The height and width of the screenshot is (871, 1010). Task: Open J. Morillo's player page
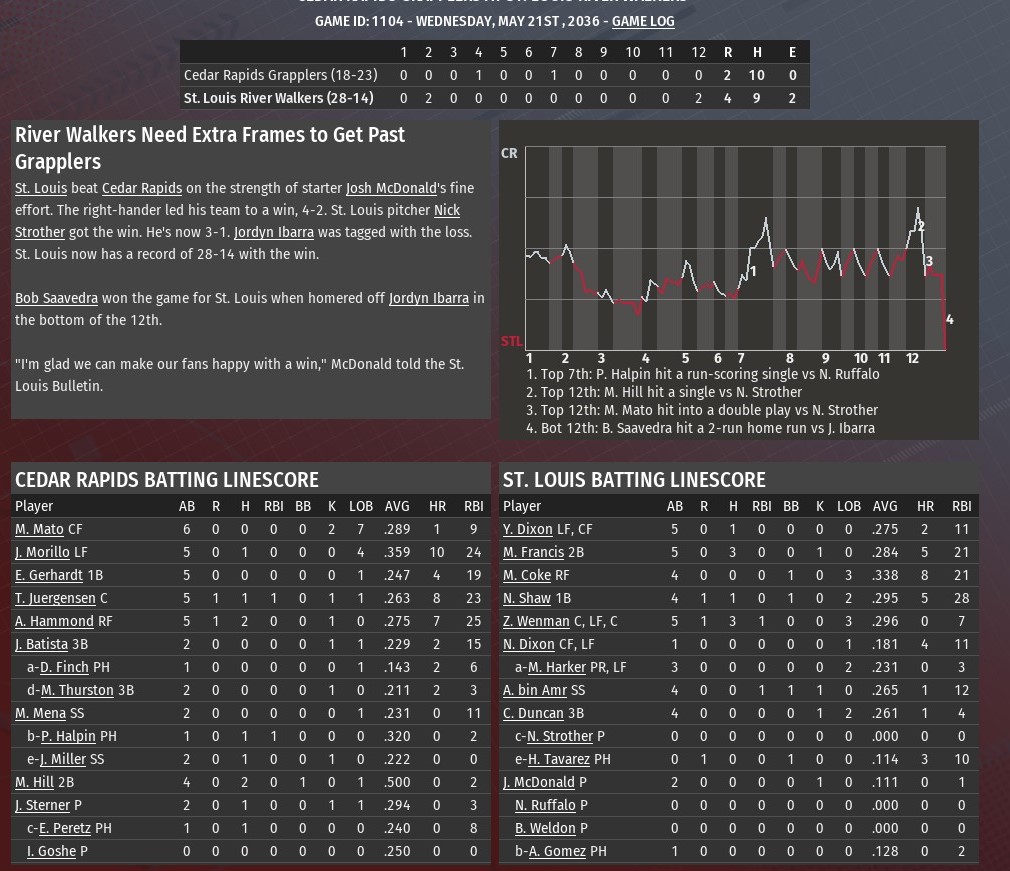coord(42,552)
